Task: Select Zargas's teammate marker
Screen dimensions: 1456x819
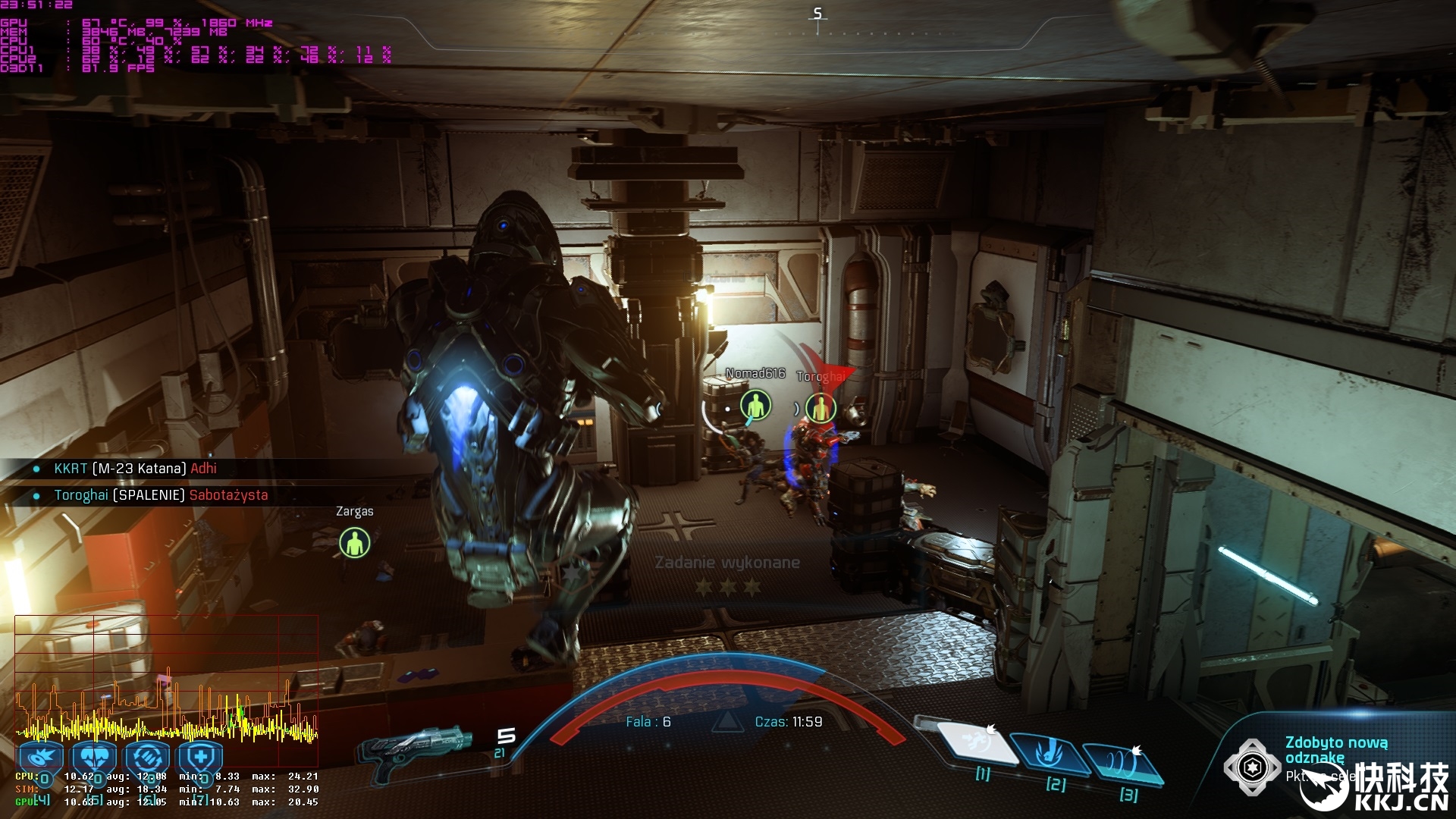Action: (x=354, y=542)
